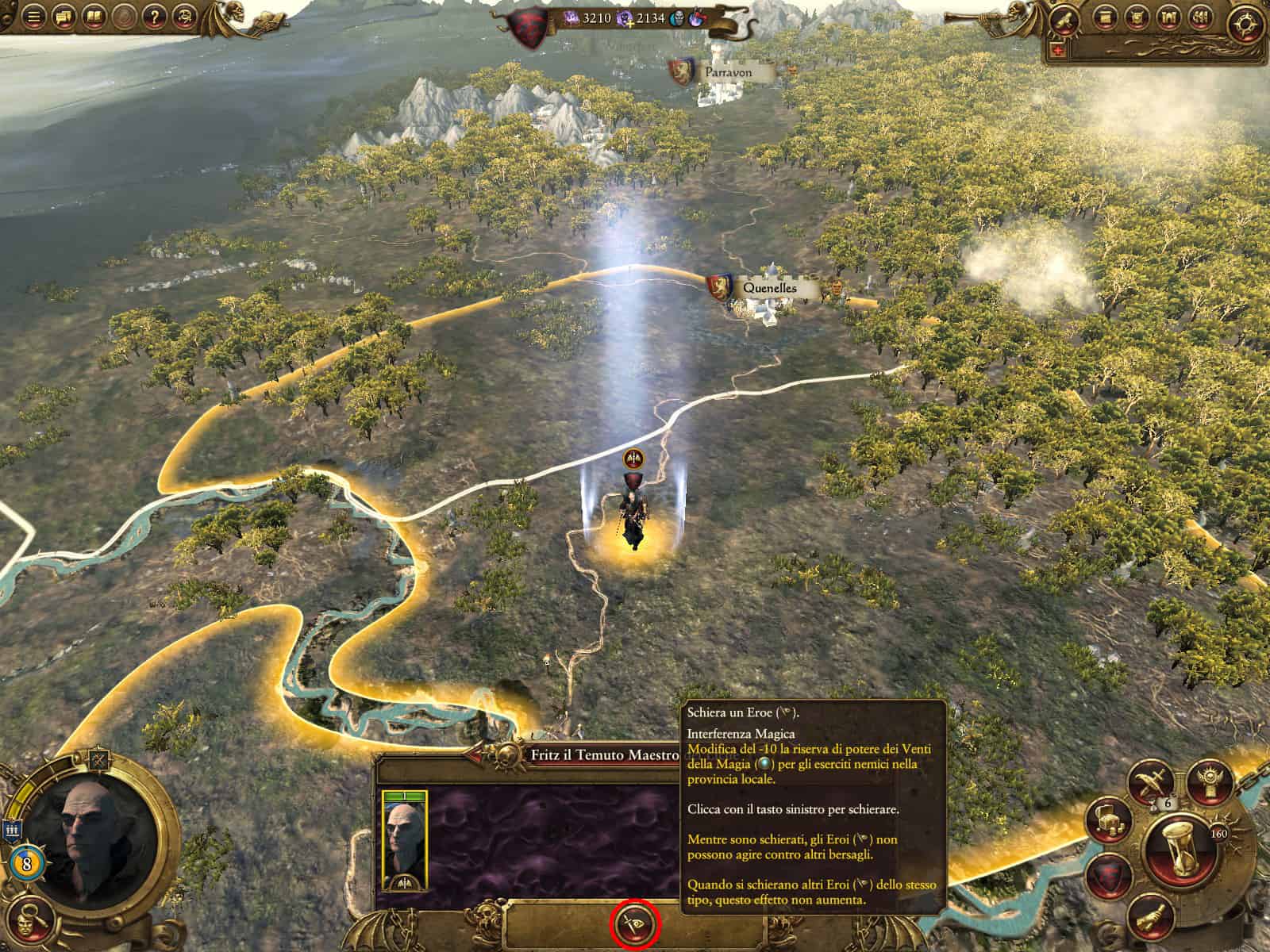The width and height of the screenshot is (1270, 952).
Task: Open the speech bubbles chat button
Action: [x=63, y=16]
